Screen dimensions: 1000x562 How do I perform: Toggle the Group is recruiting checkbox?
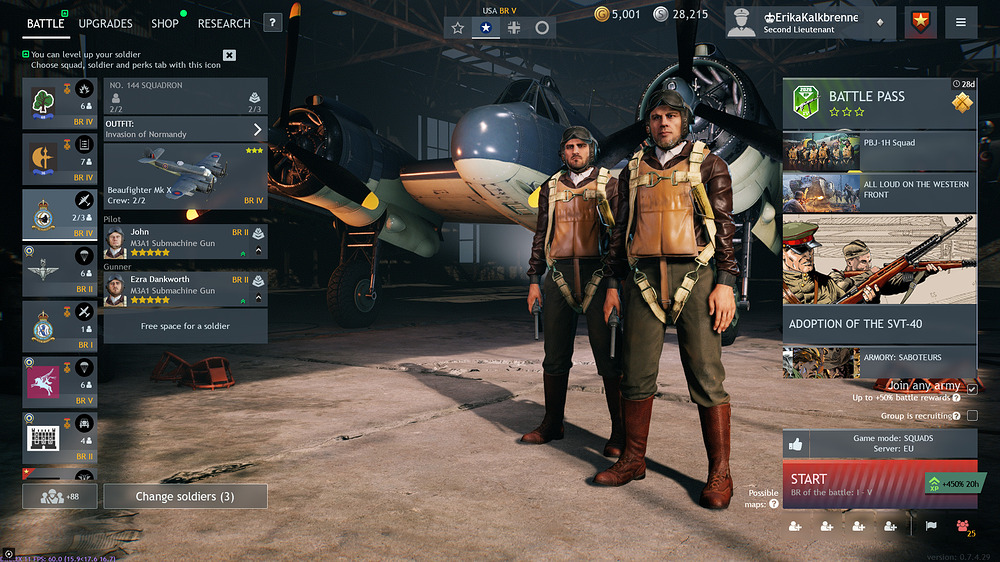click(972, 416)
